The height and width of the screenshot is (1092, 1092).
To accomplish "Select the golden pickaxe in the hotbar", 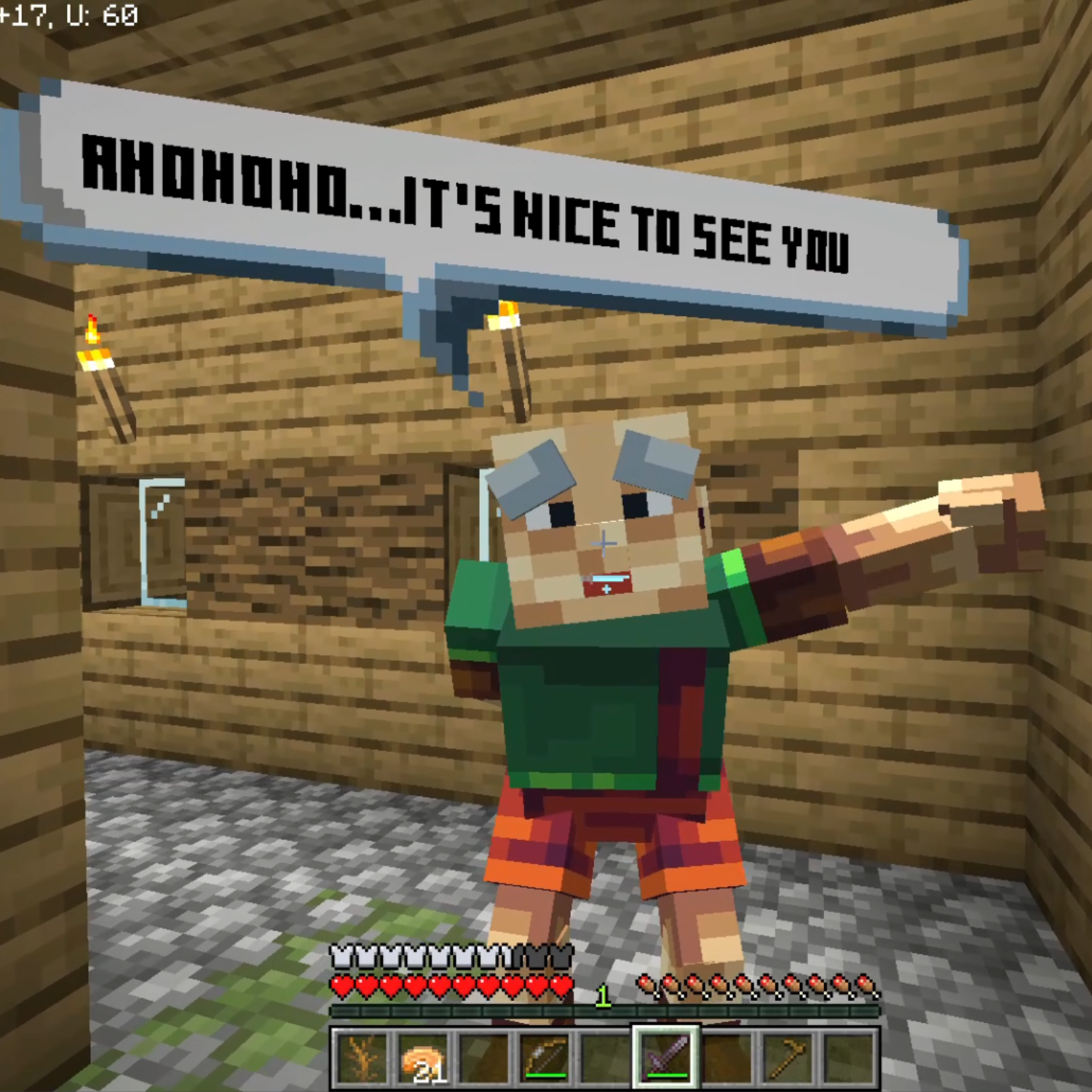I will [x=788, y=1057].
